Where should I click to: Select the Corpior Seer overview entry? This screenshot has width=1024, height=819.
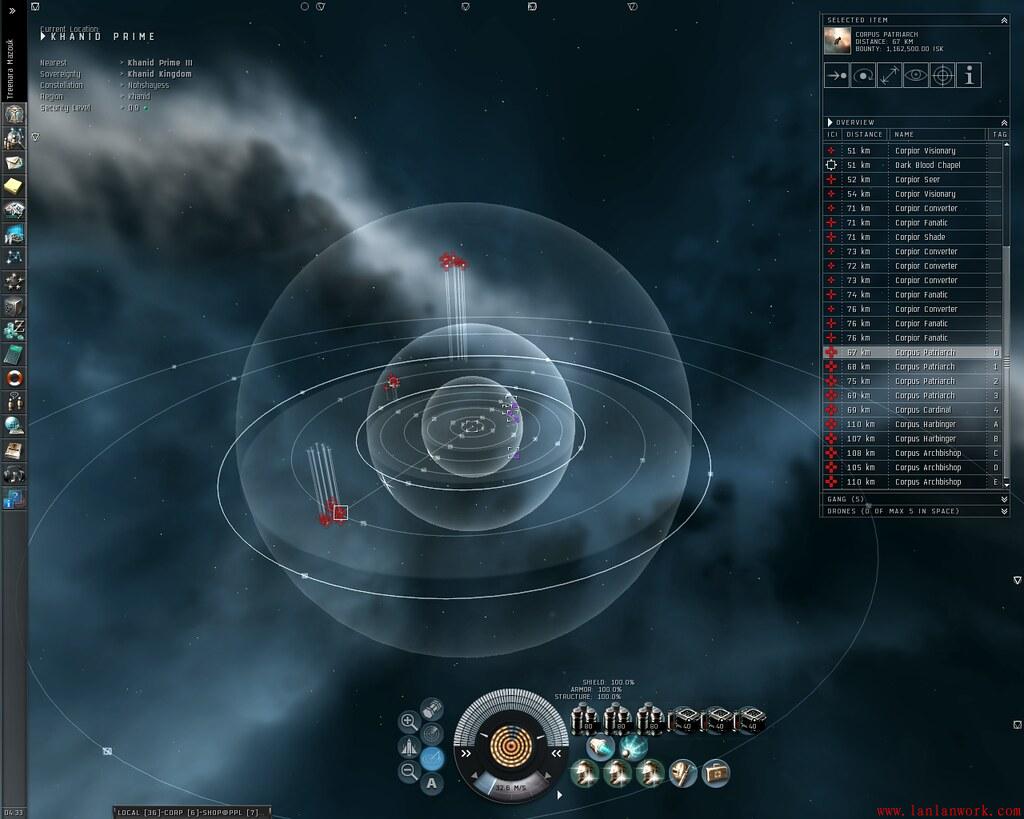pos(917,180)
